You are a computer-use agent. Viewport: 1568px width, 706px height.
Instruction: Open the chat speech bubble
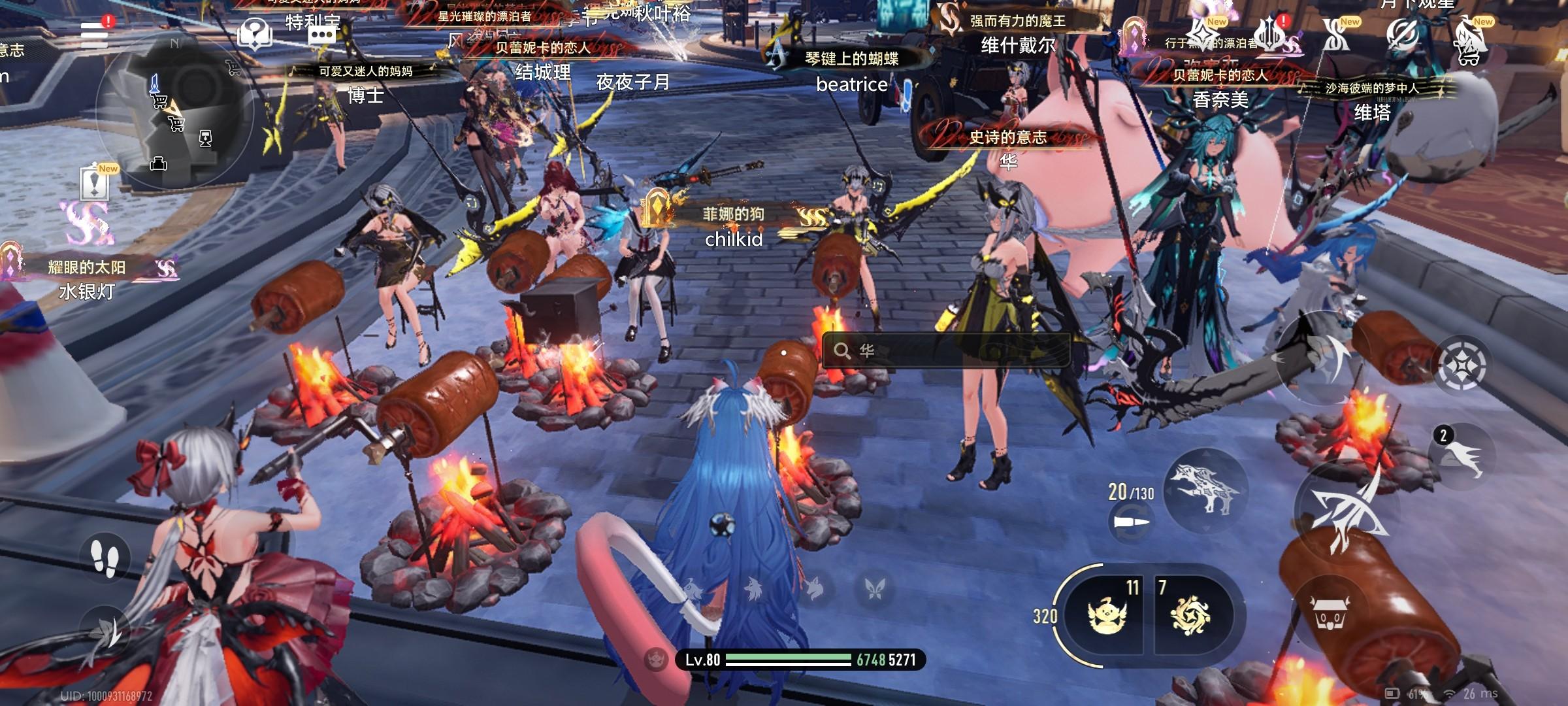[322, 34]
